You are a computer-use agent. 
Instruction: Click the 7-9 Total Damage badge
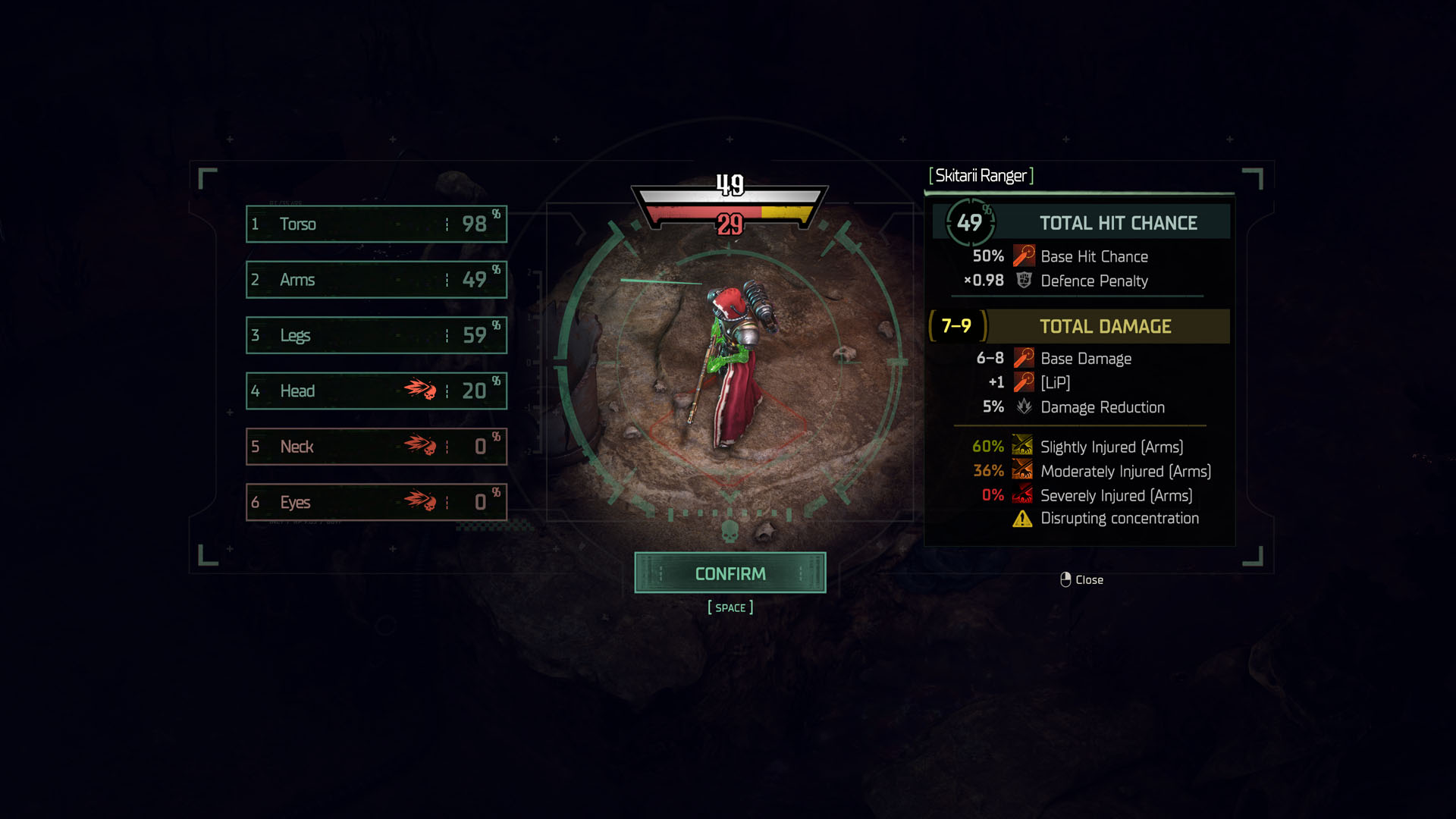pos(957,326)
